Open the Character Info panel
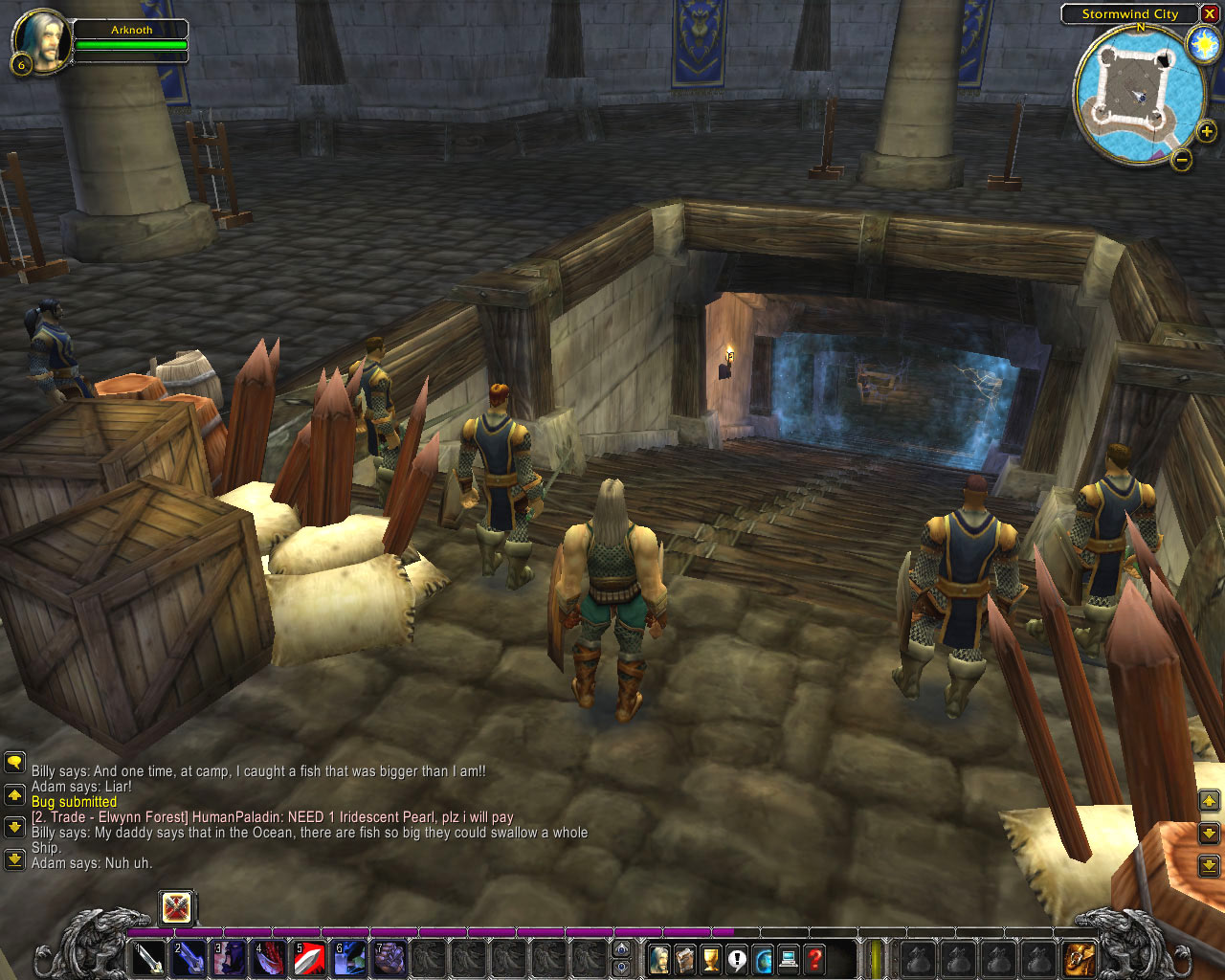This screenshot has height=980, width=1225. click(660, 958)
